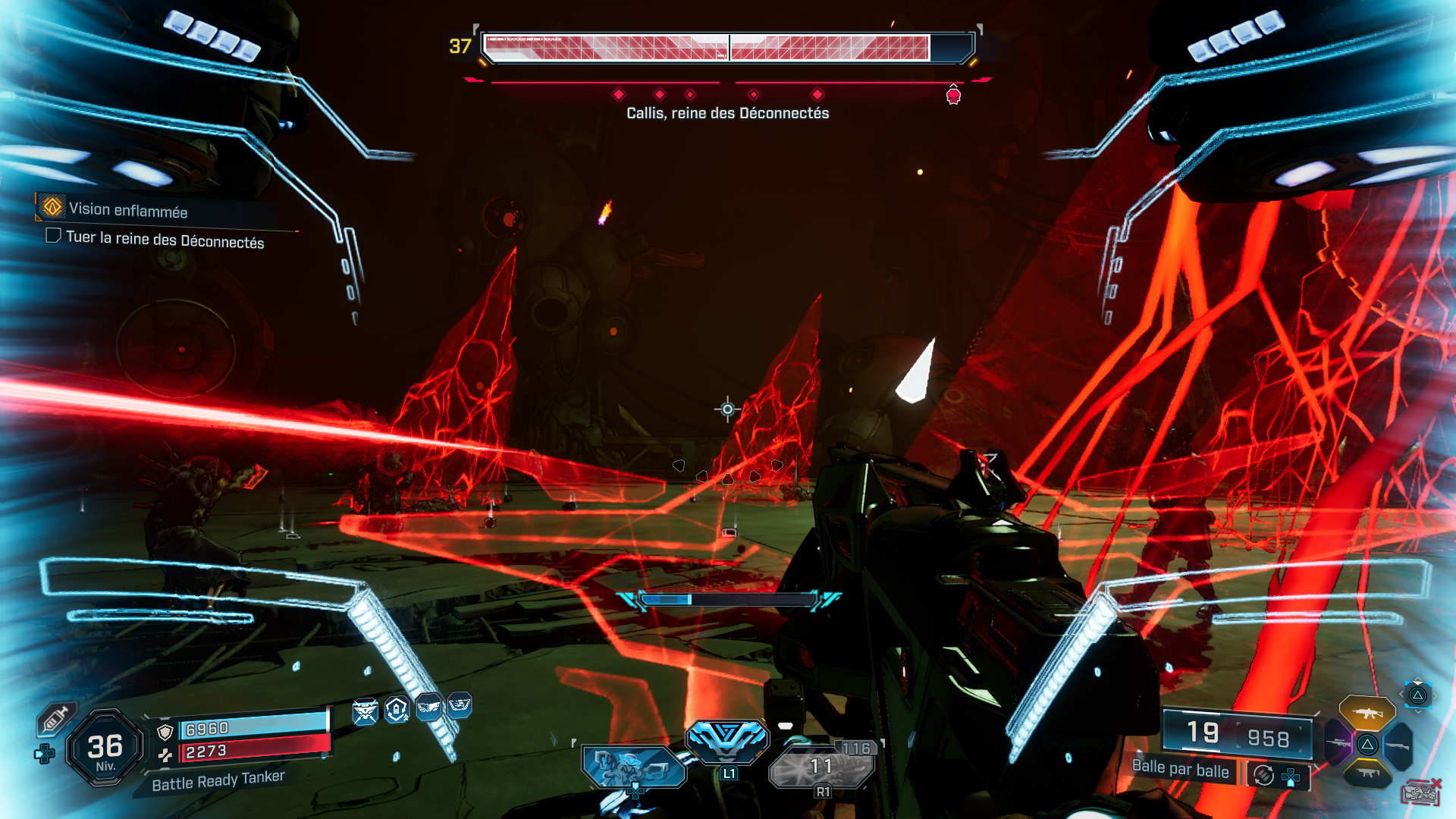Image resolution: width=1456 pixels, height=819 pixels.
Task: Choose the submachine gun in the bottom weapon slot
Action: [1367, 773]
